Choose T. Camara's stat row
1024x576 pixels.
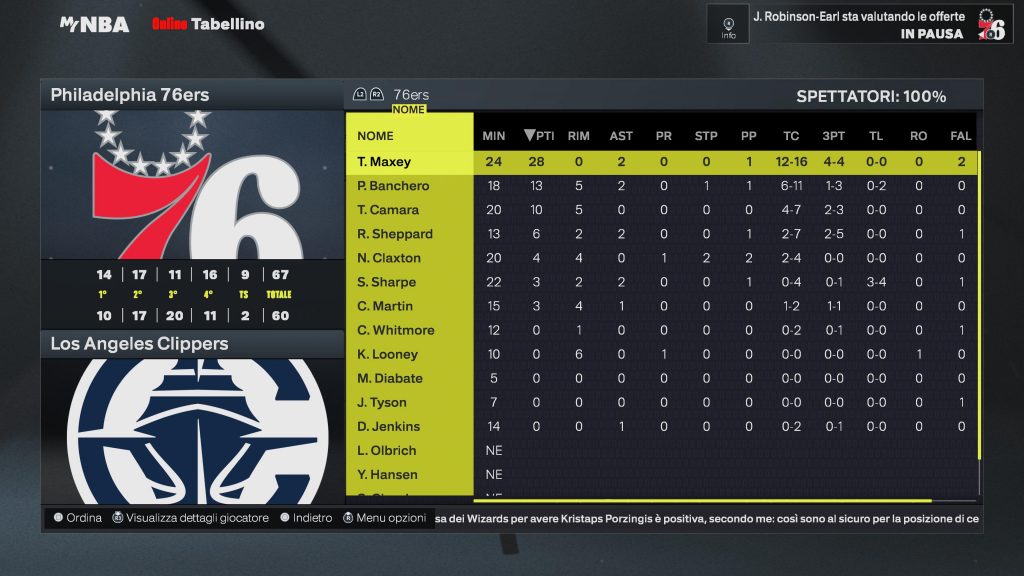[388, 210]
